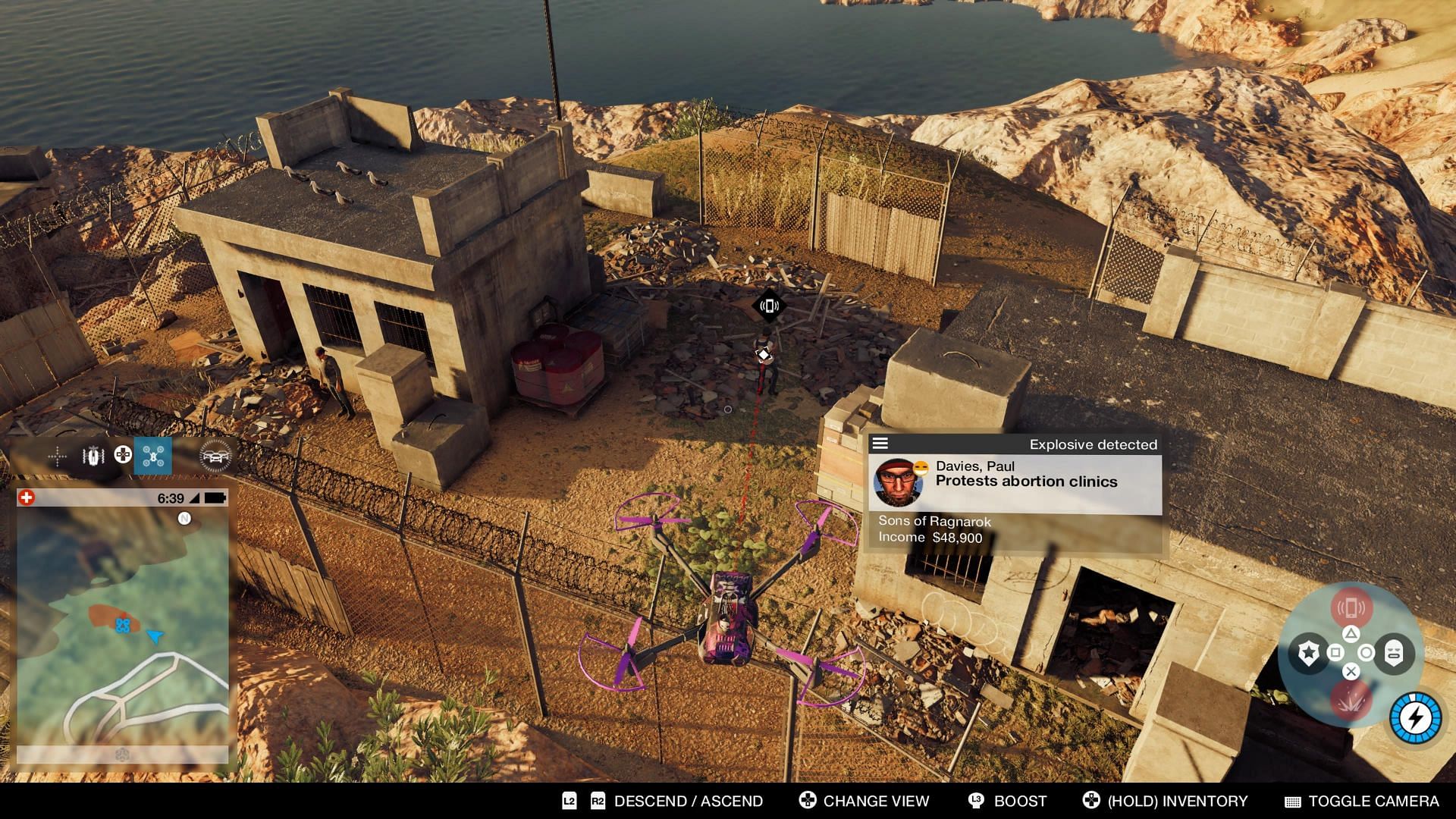Select the quadcopter drone gadget

tap(152, 456)
